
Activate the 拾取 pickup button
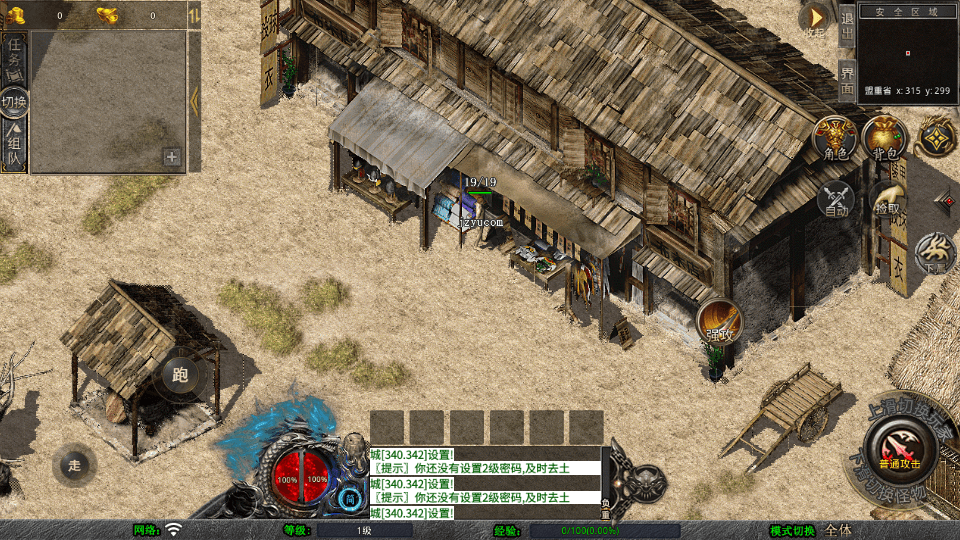(x=886, y=198)
